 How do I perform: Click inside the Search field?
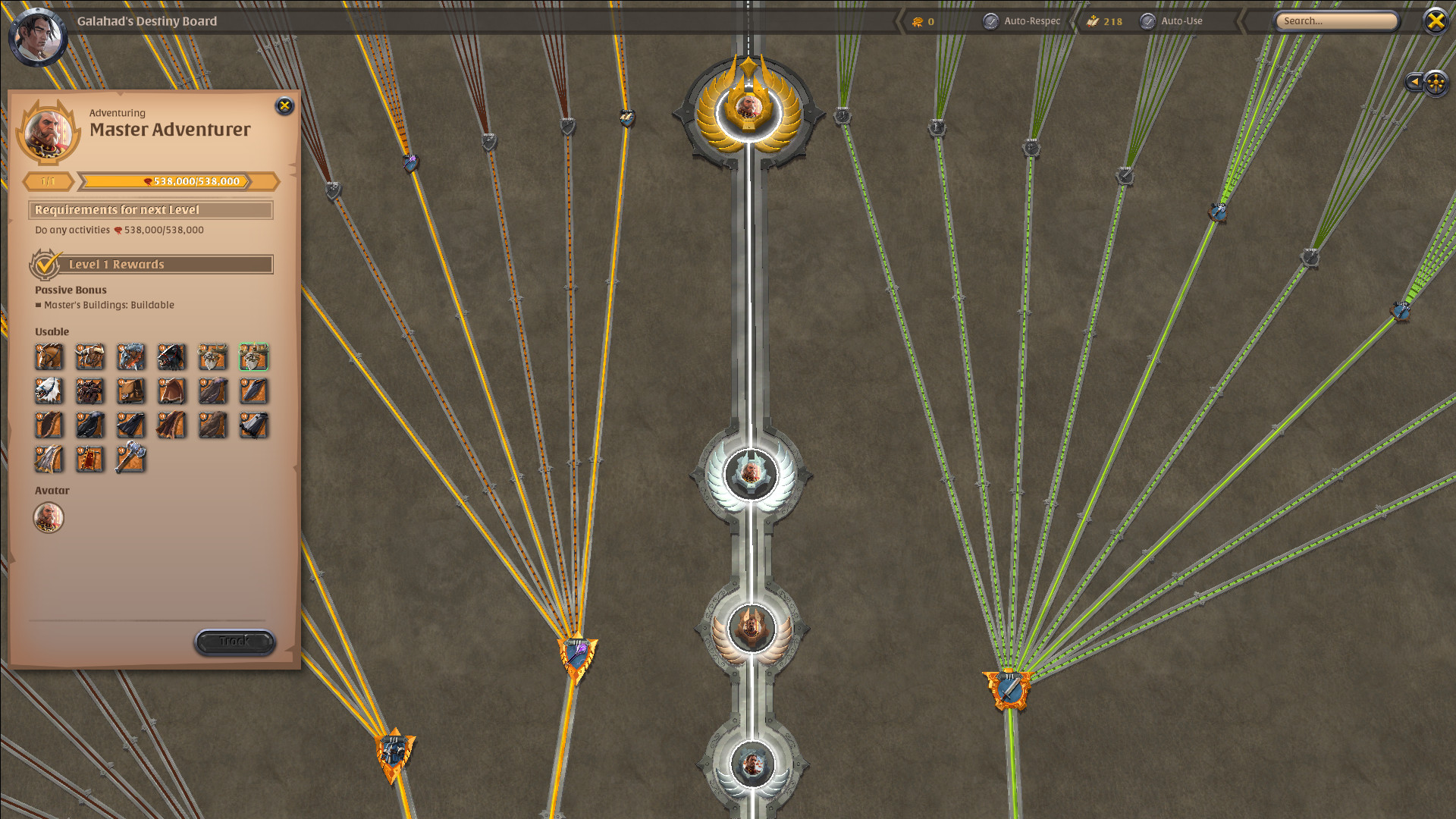click(1335, 21)
